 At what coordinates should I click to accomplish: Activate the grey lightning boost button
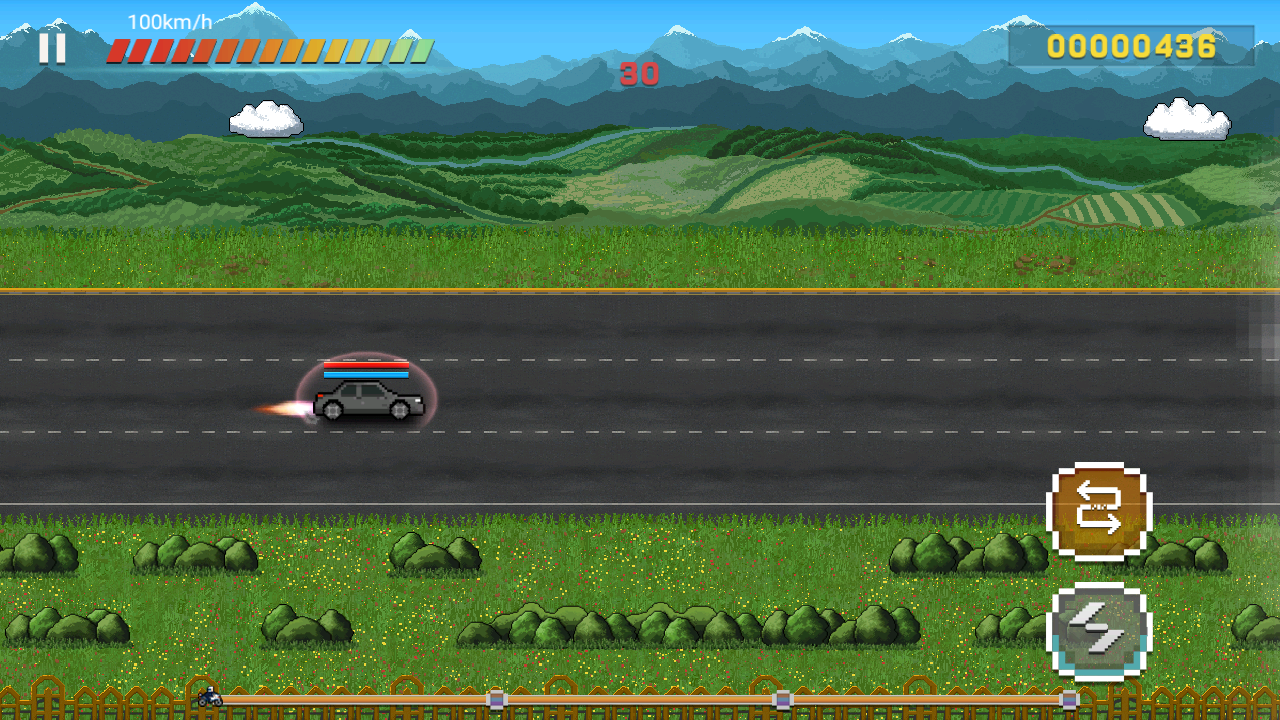pyautogui.click(x=1099, y=630)
